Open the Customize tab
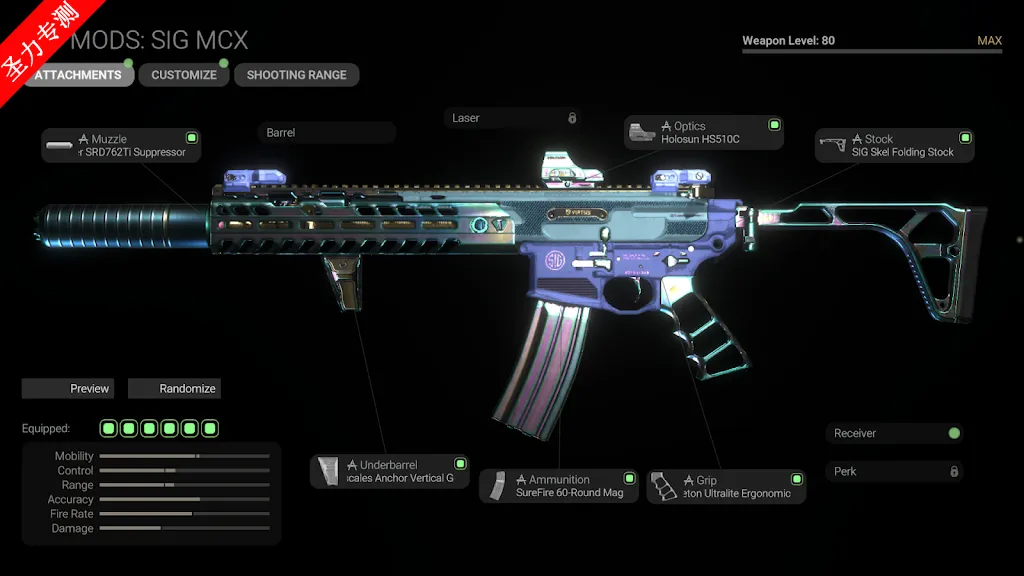1024x576 pixels. pos(184,75)
